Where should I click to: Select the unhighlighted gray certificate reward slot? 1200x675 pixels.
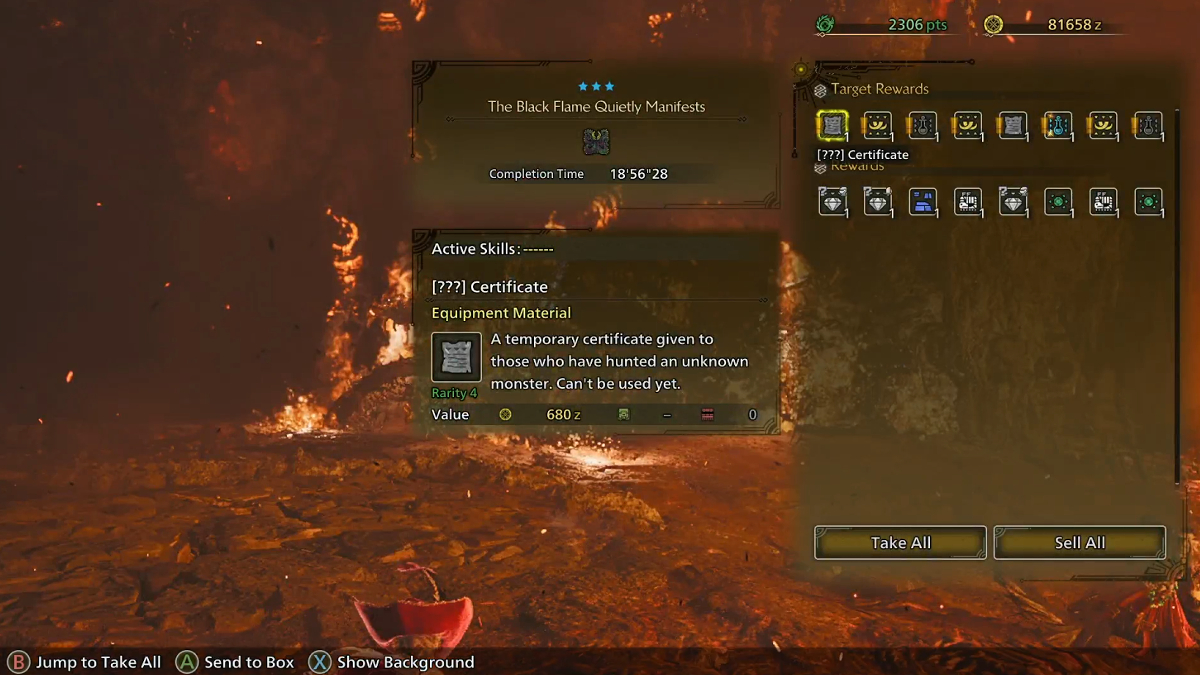(x=1012, y=126)
